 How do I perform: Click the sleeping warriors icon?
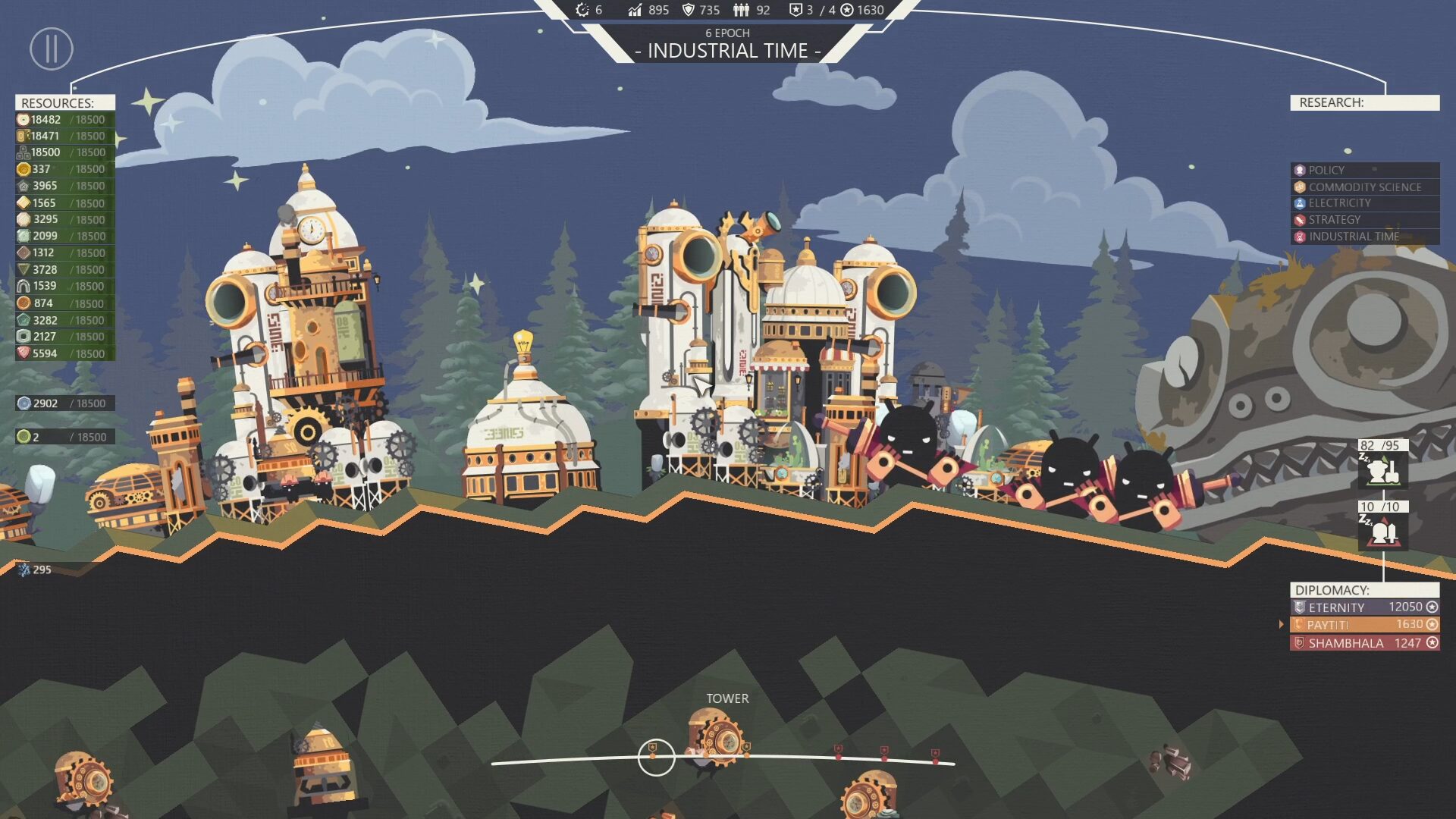[1382, 532]
